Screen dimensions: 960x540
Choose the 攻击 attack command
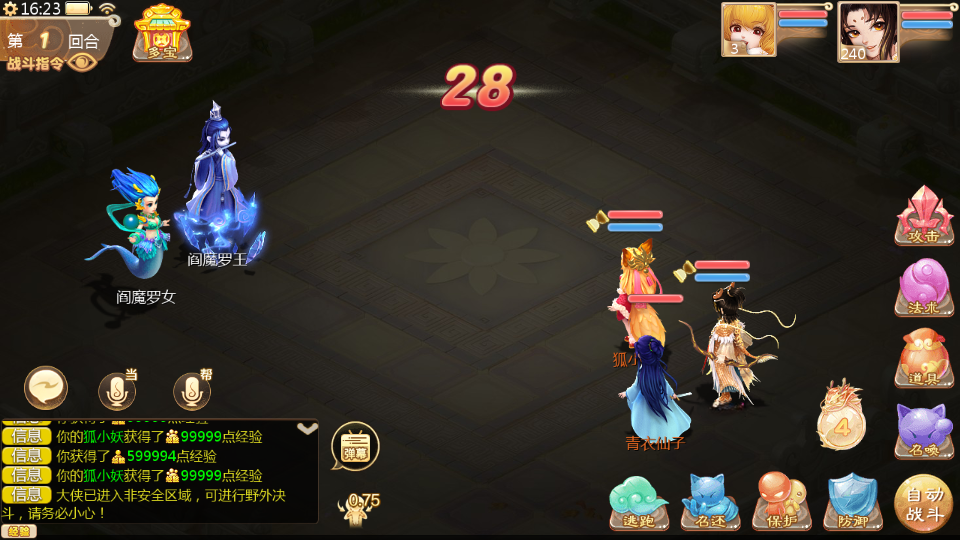click(x=924, y=216)
